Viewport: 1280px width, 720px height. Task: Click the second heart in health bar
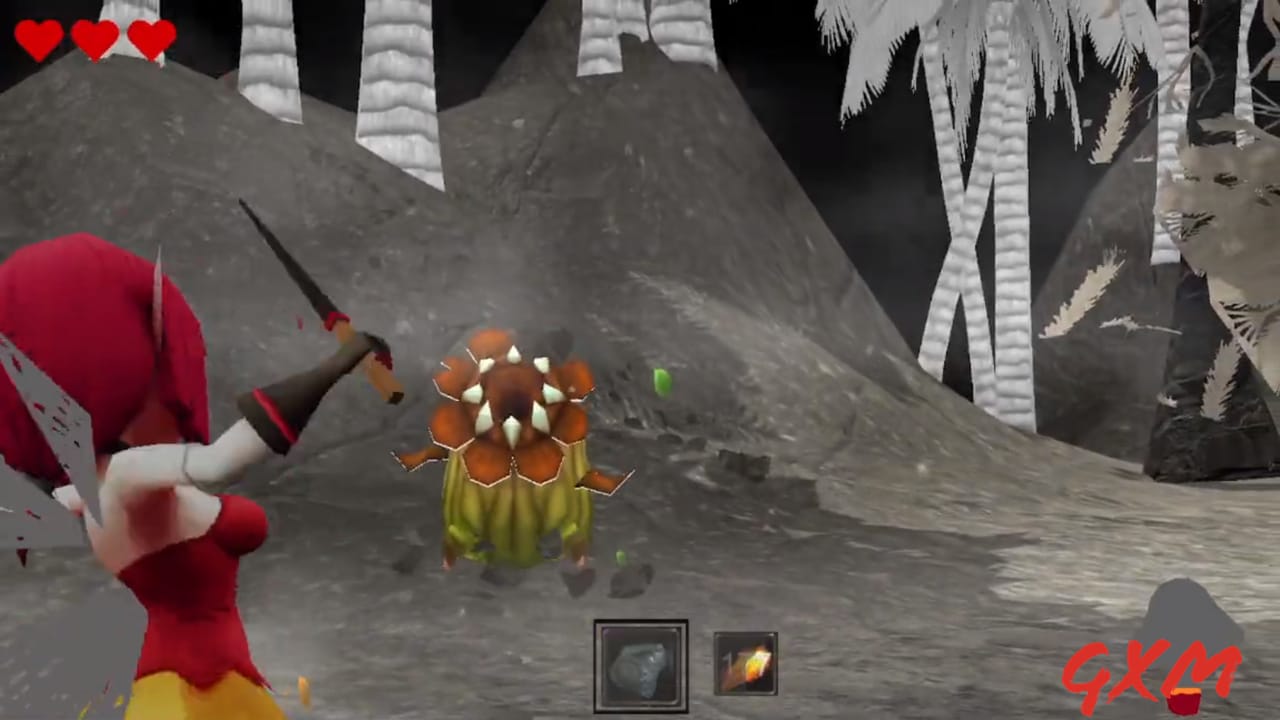95,38
